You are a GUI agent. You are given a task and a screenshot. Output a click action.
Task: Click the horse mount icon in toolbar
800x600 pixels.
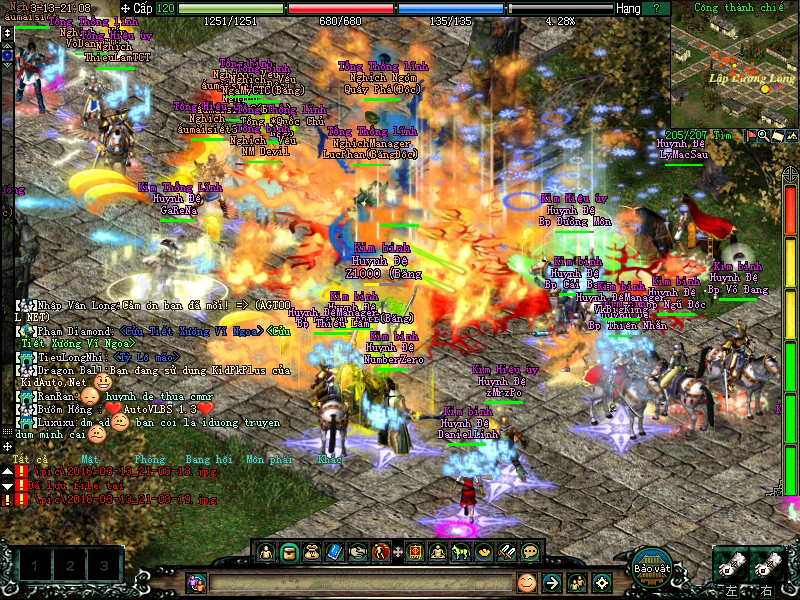click(x=460, y=551)
